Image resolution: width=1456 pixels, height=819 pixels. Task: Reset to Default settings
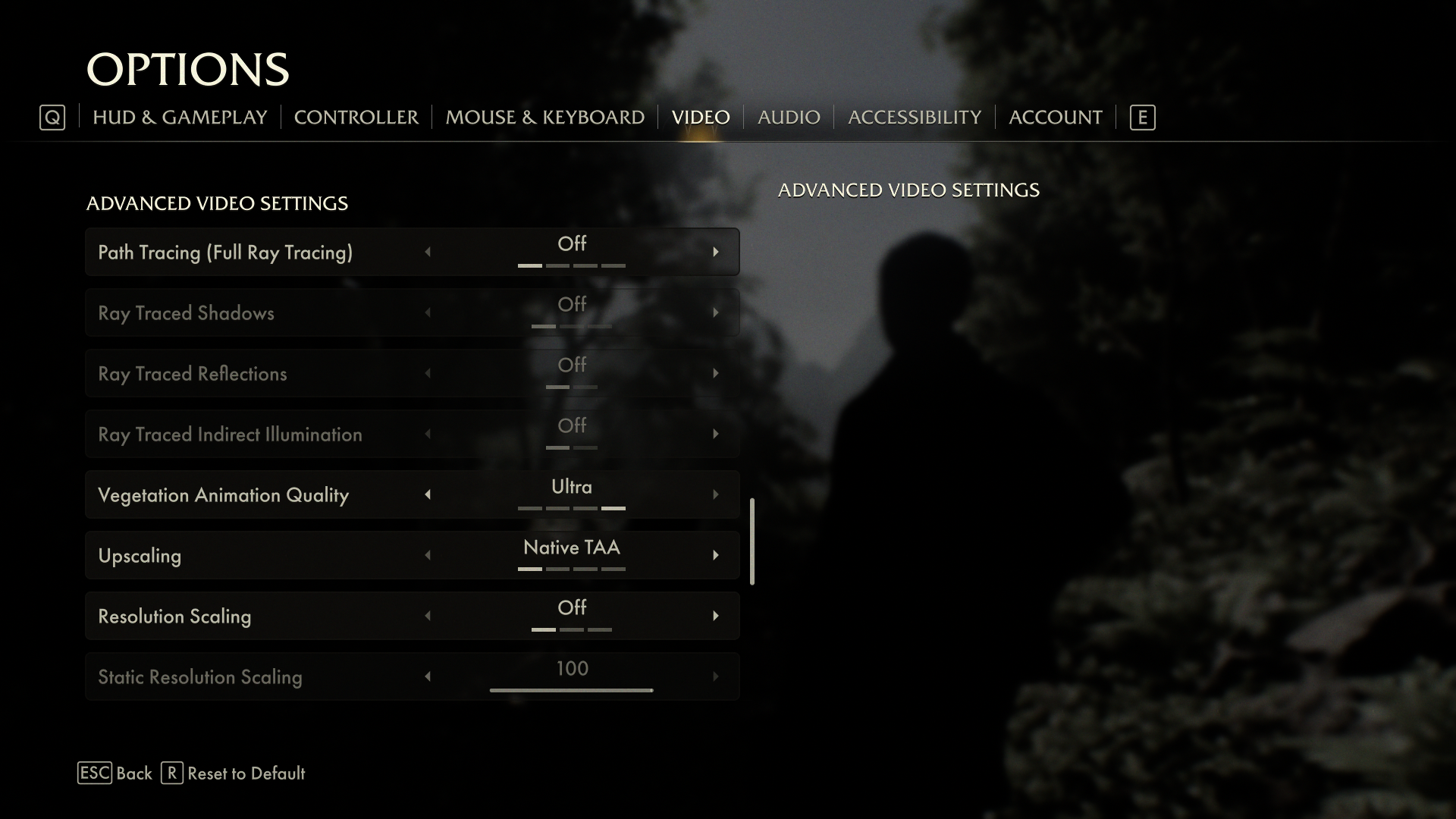tap(234, 773)
